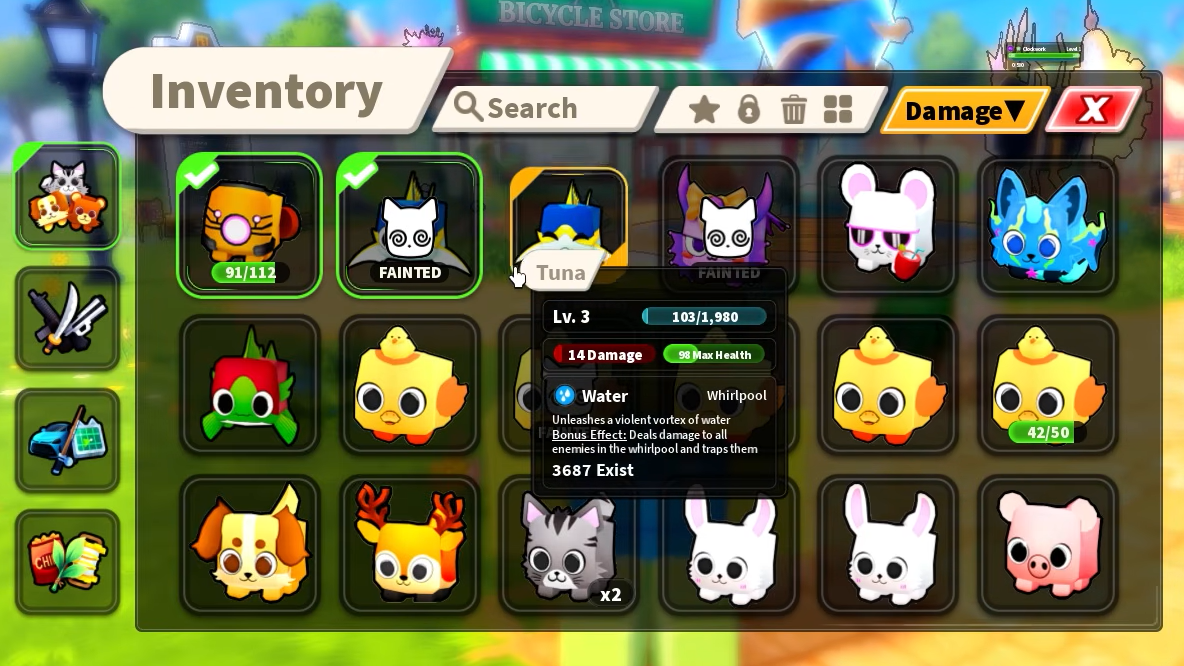Image resolution: width=1184 pixels, height=666 pixels.
Task: Switch to the weapons category tab
Action: [x=67, y=318]
